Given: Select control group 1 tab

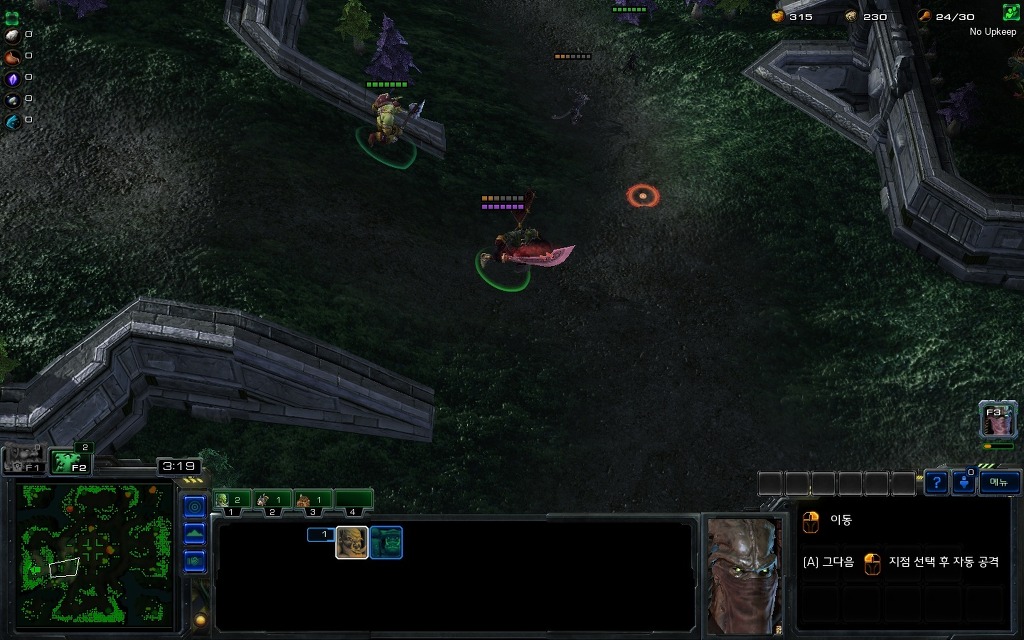Looking at the screenshot, I should point(231,499).
